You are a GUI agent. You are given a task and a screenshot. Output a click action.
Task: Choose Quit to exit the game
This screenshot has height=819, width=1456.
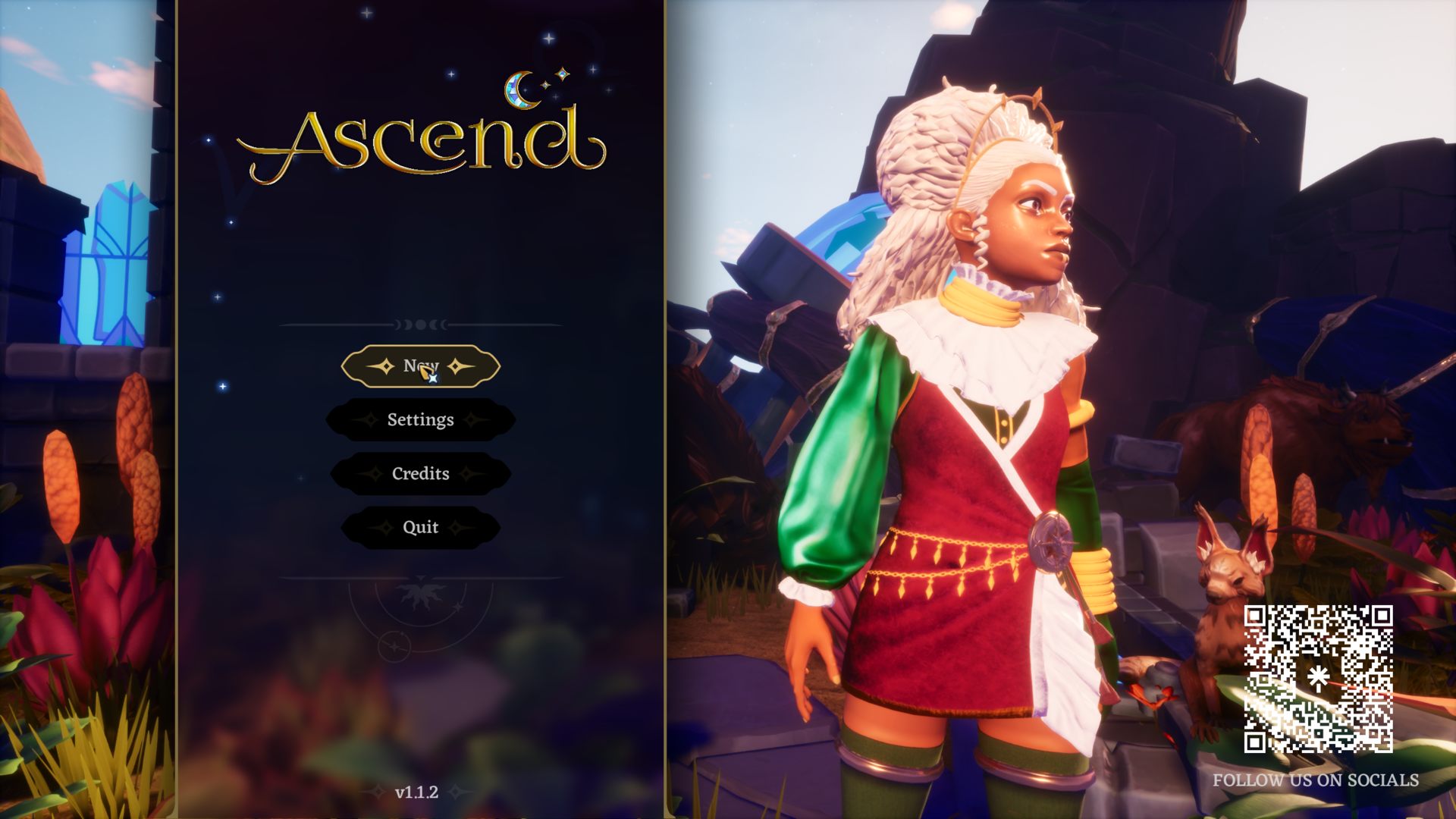tap(420, 528)
